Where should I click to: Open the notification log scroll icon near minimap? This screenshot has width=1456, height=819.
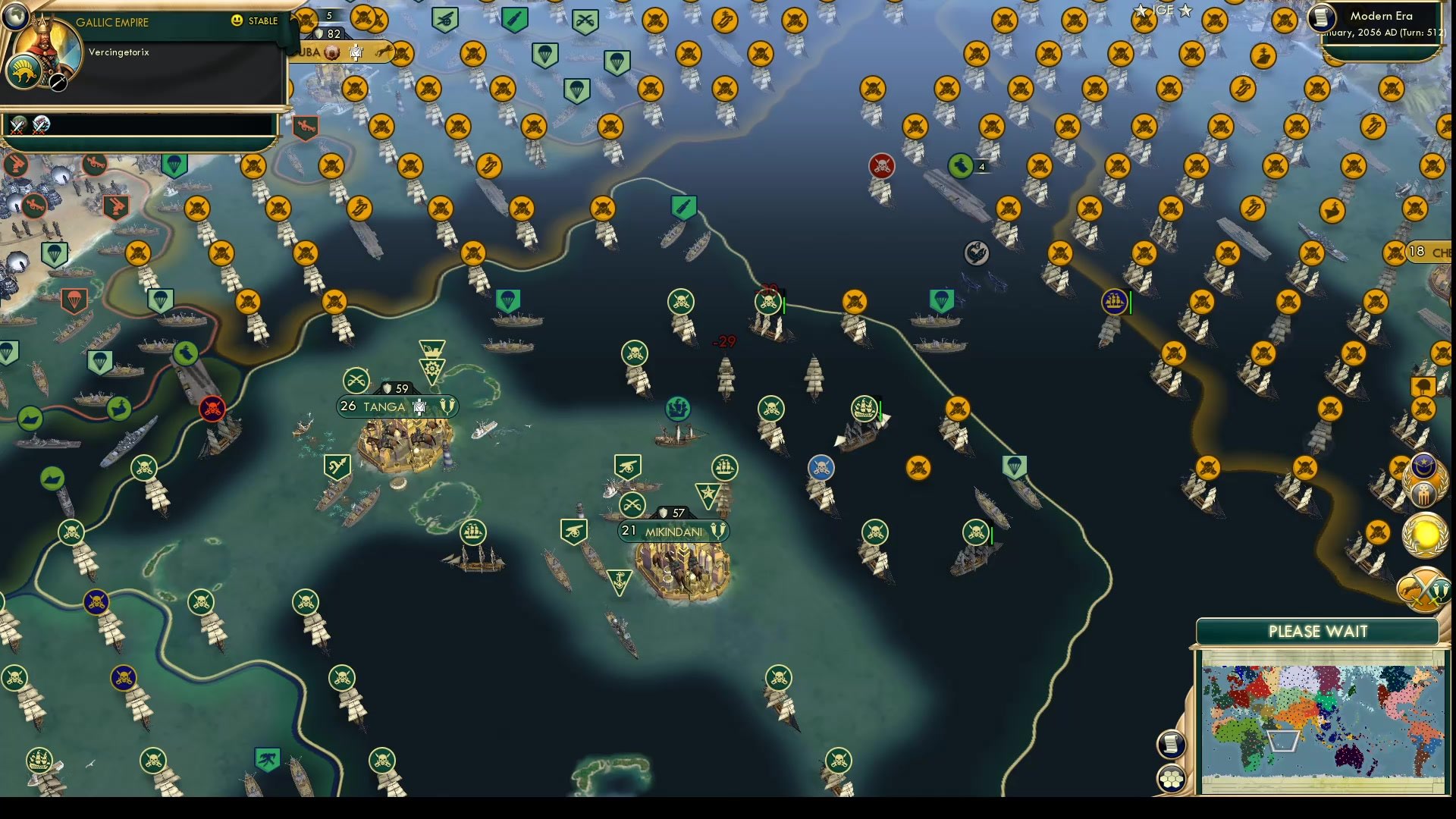pos(1172,743)
